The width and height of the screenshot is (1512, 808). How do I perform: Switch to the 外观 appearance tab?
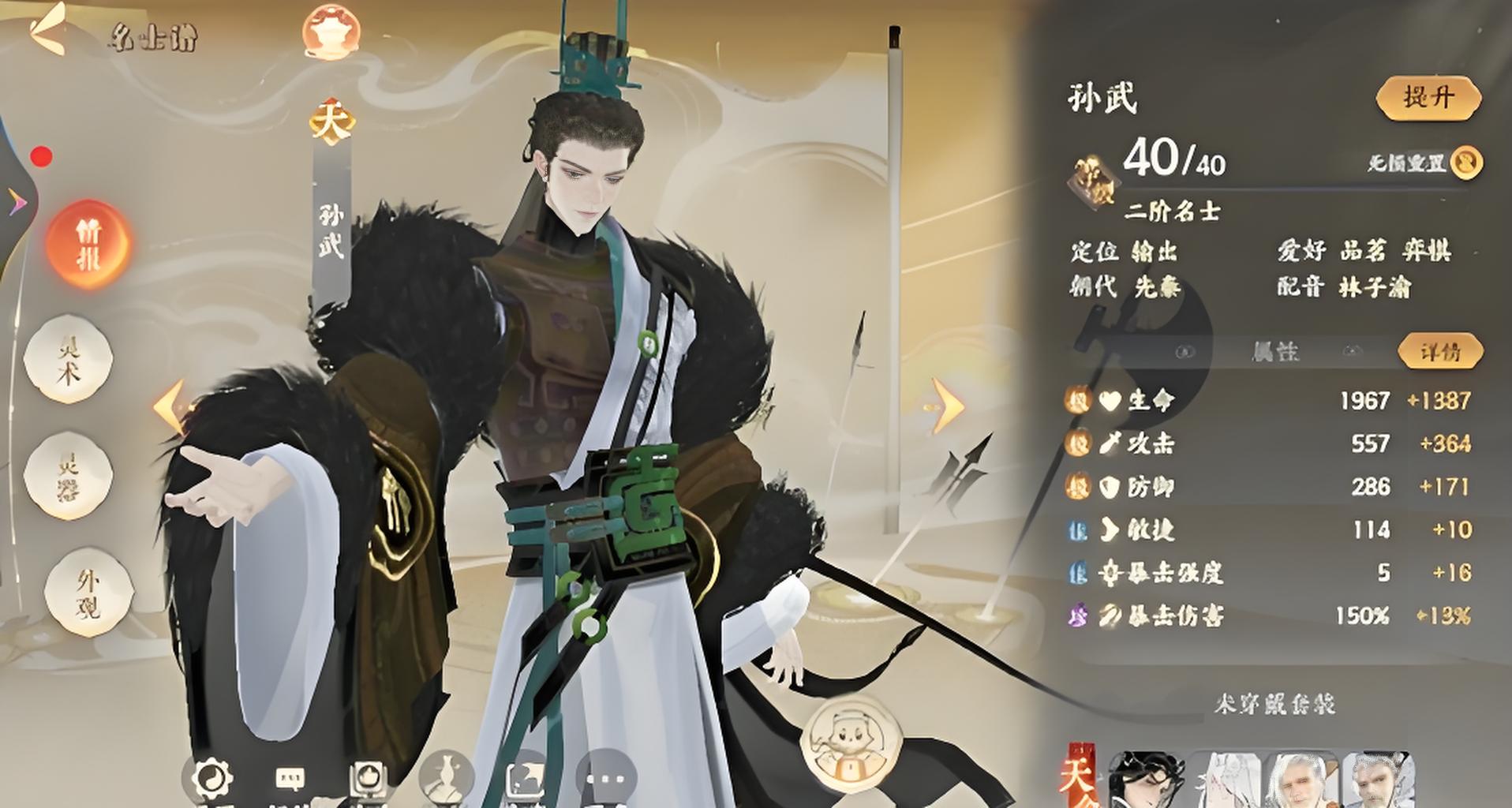pyautogui.click(x=87, y=592)
